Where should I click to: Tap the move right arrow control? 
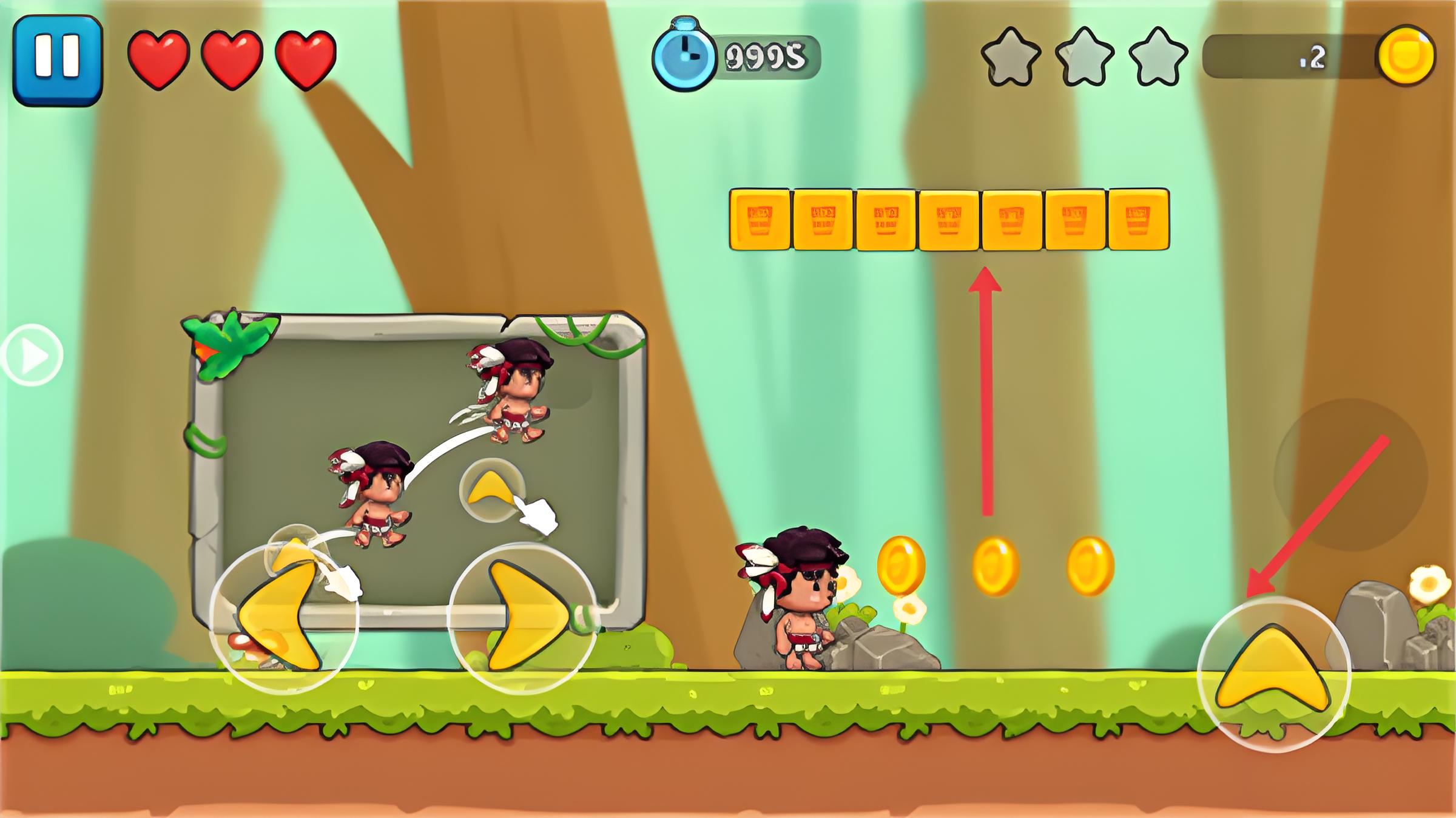[524, 617]
